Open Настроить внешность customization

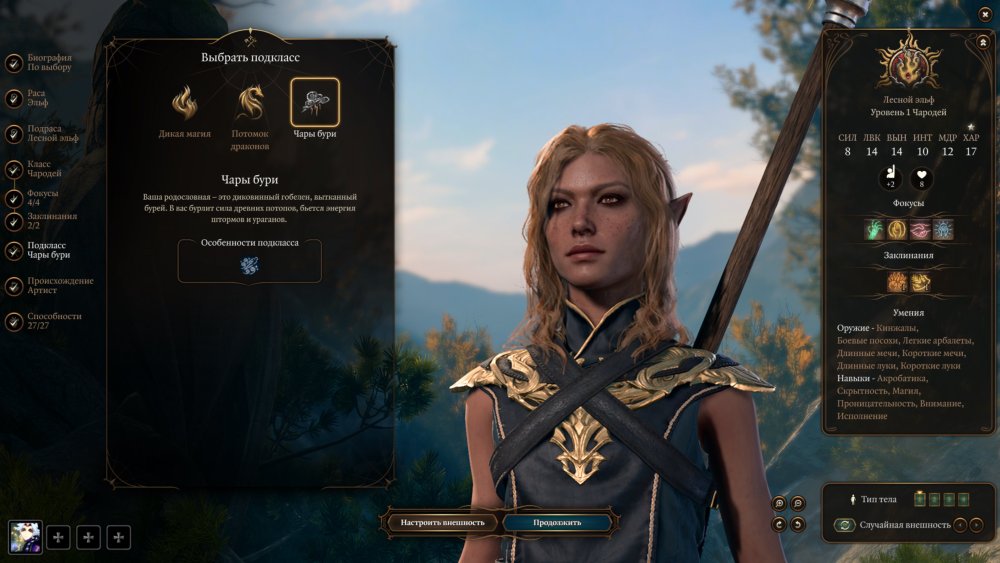442,522
